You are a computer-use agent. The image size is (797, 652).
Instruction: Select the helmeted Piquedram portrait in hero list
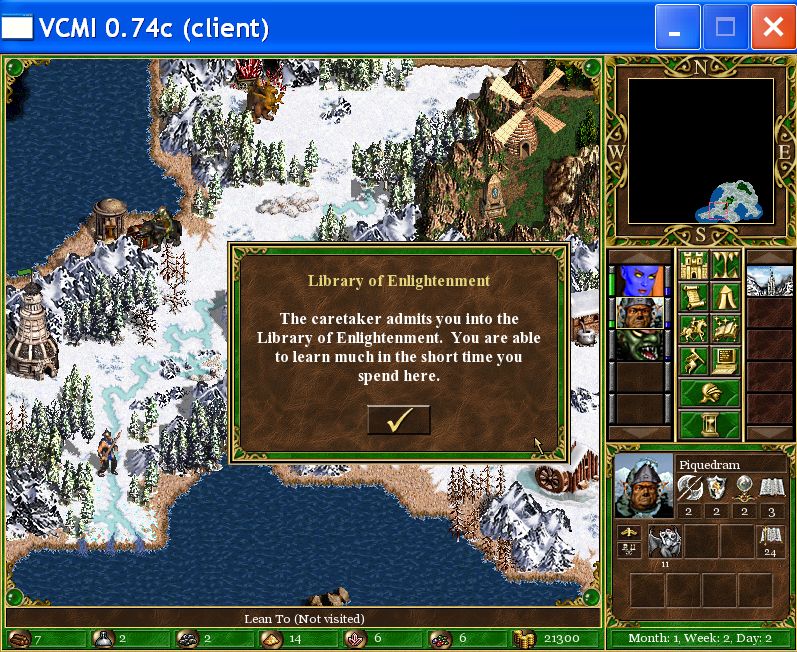[x=641, y=313]
